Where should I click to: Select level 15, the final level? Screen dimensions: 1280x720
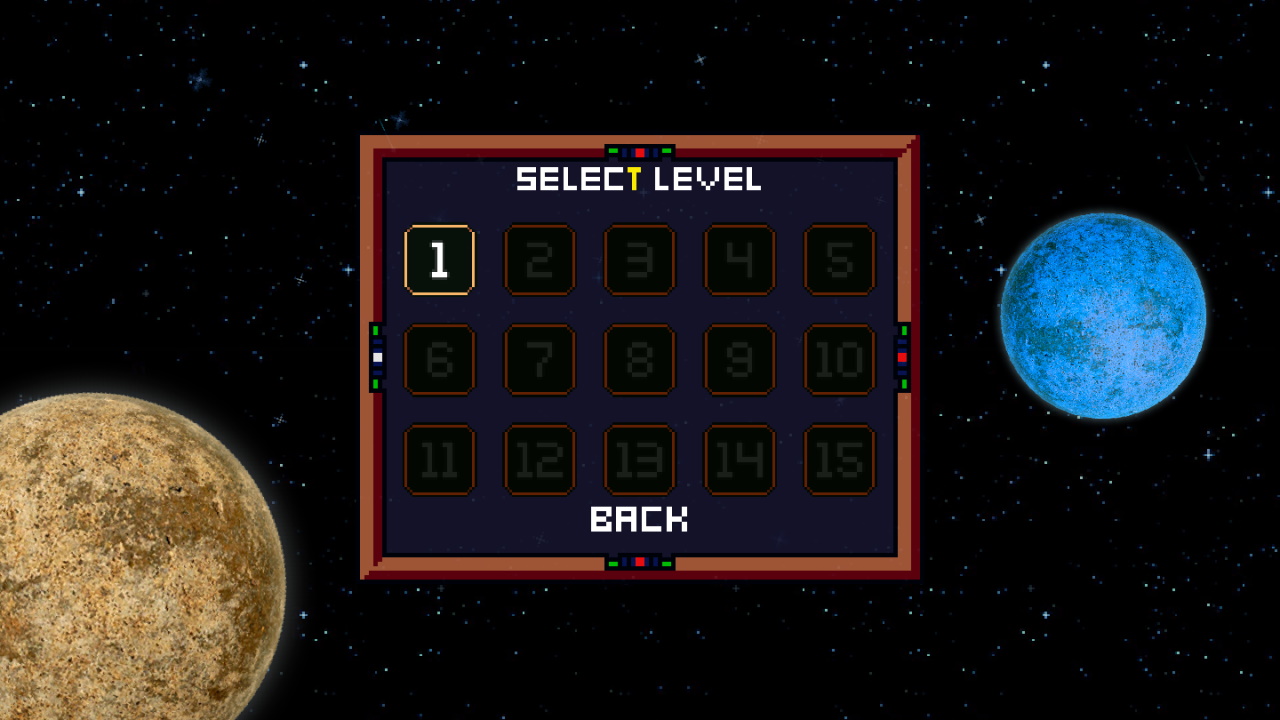pos(839,460)
